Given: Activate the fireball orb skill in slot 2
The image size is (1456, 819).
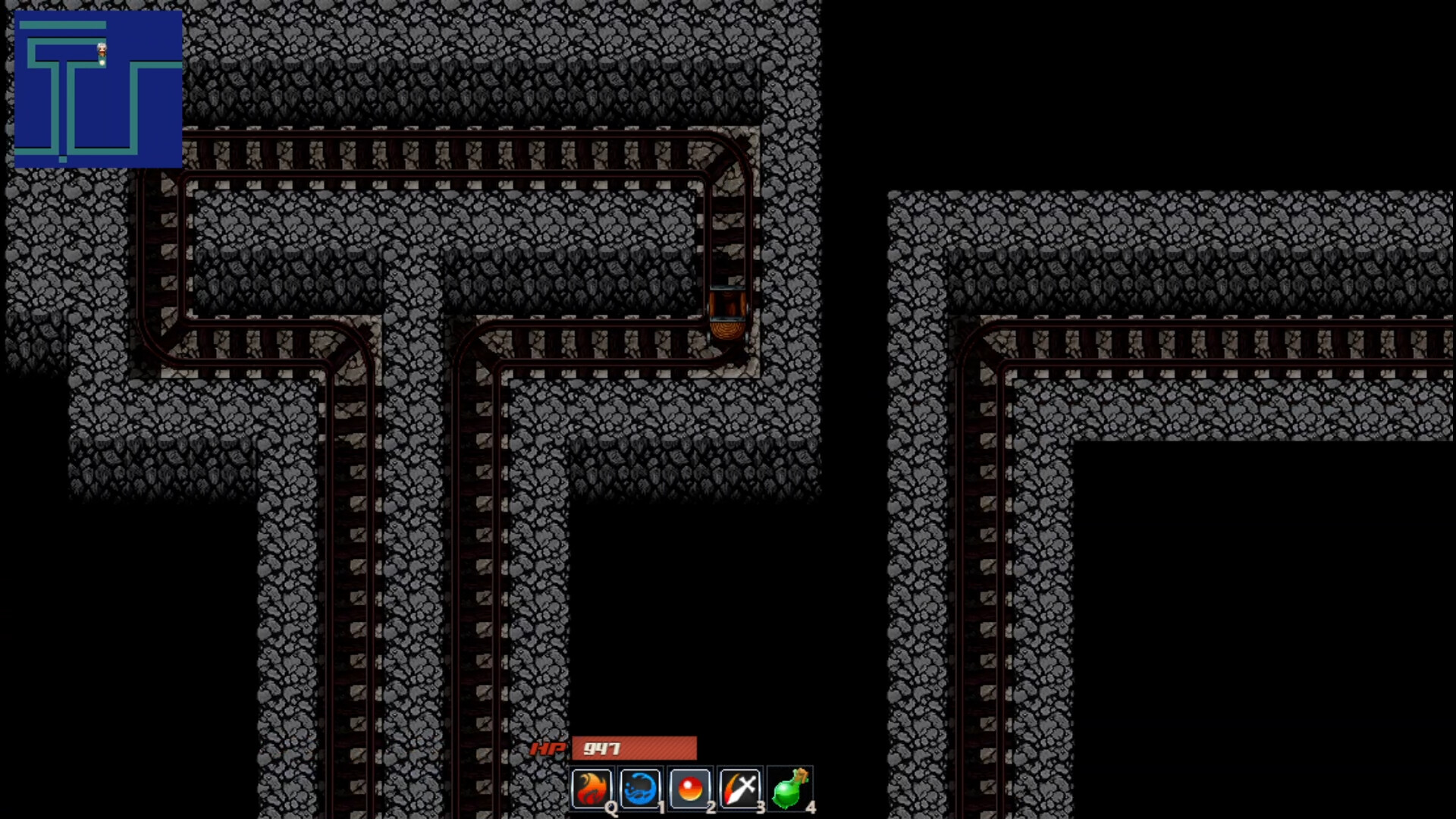Looking at the screenshot, I should pos(691,789).
